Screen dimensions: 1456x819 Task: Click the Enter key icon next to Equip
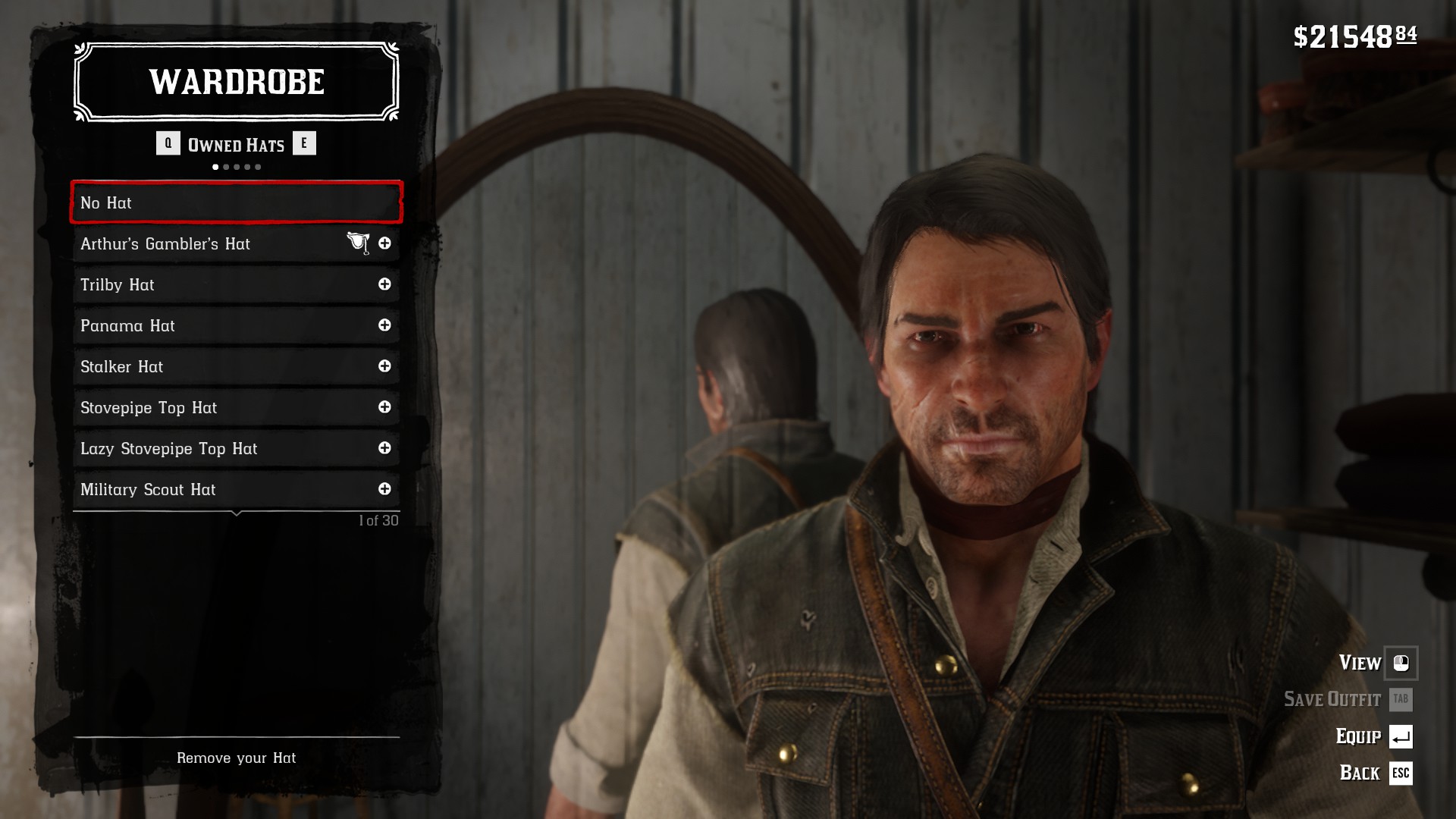point(1403,737)
